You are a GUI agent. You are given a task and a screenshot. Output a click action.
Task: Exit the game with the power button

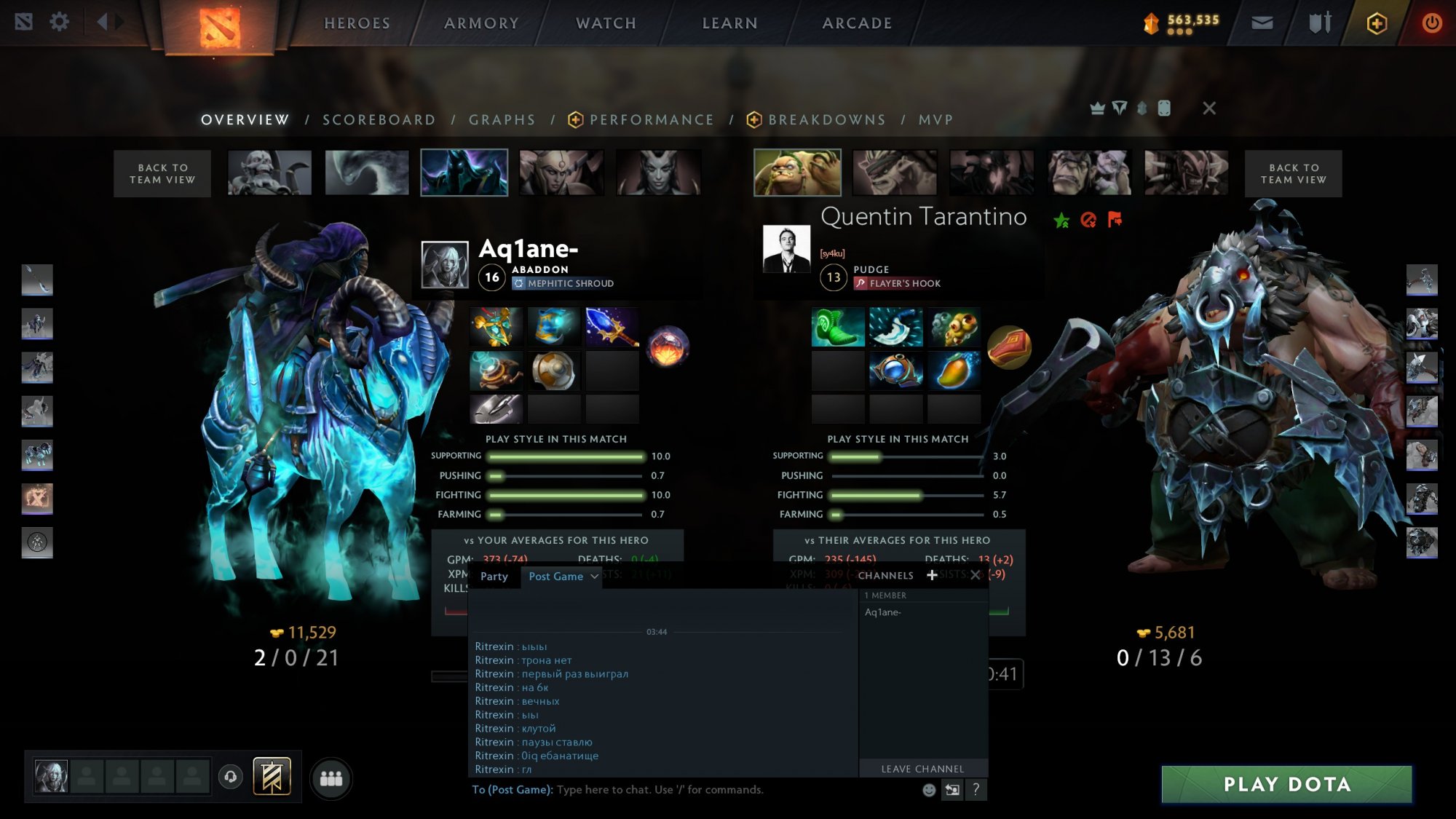1431,23
